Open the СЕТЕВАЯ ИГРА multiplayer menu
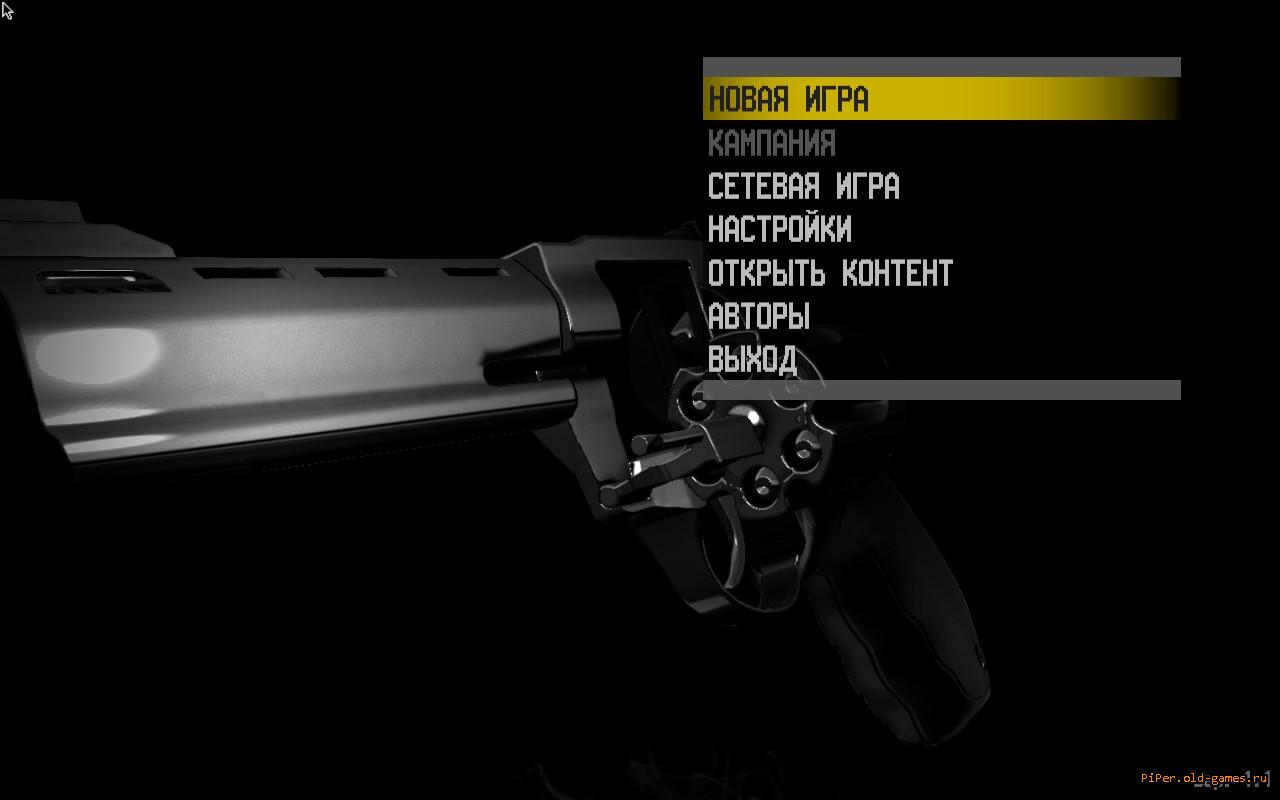This screenshot has width=1280, height=800. (x=803, y=186)
